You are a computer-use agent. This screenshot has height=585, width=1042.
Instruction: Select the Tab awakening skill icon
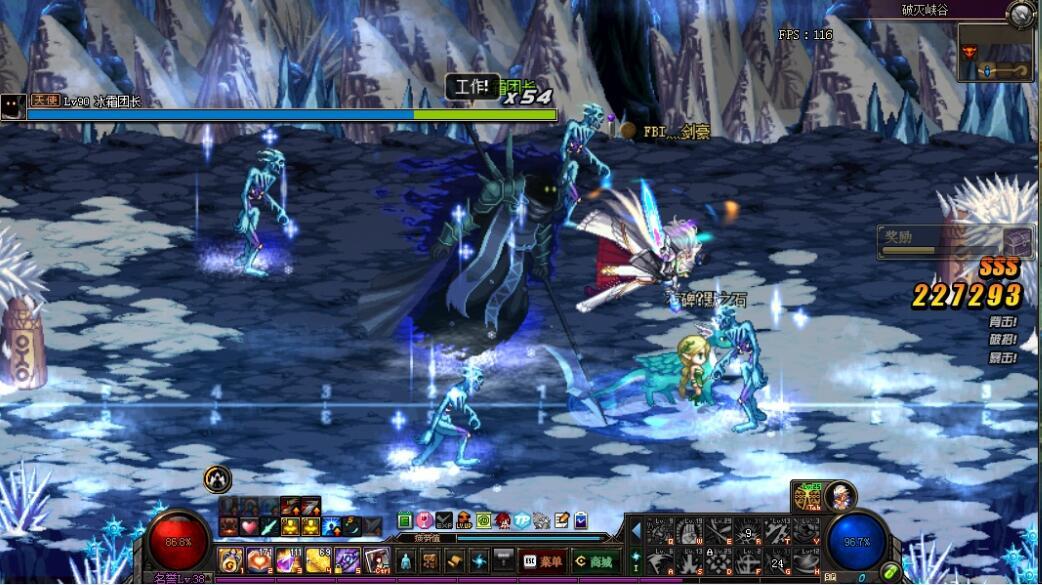pos(806,498)
